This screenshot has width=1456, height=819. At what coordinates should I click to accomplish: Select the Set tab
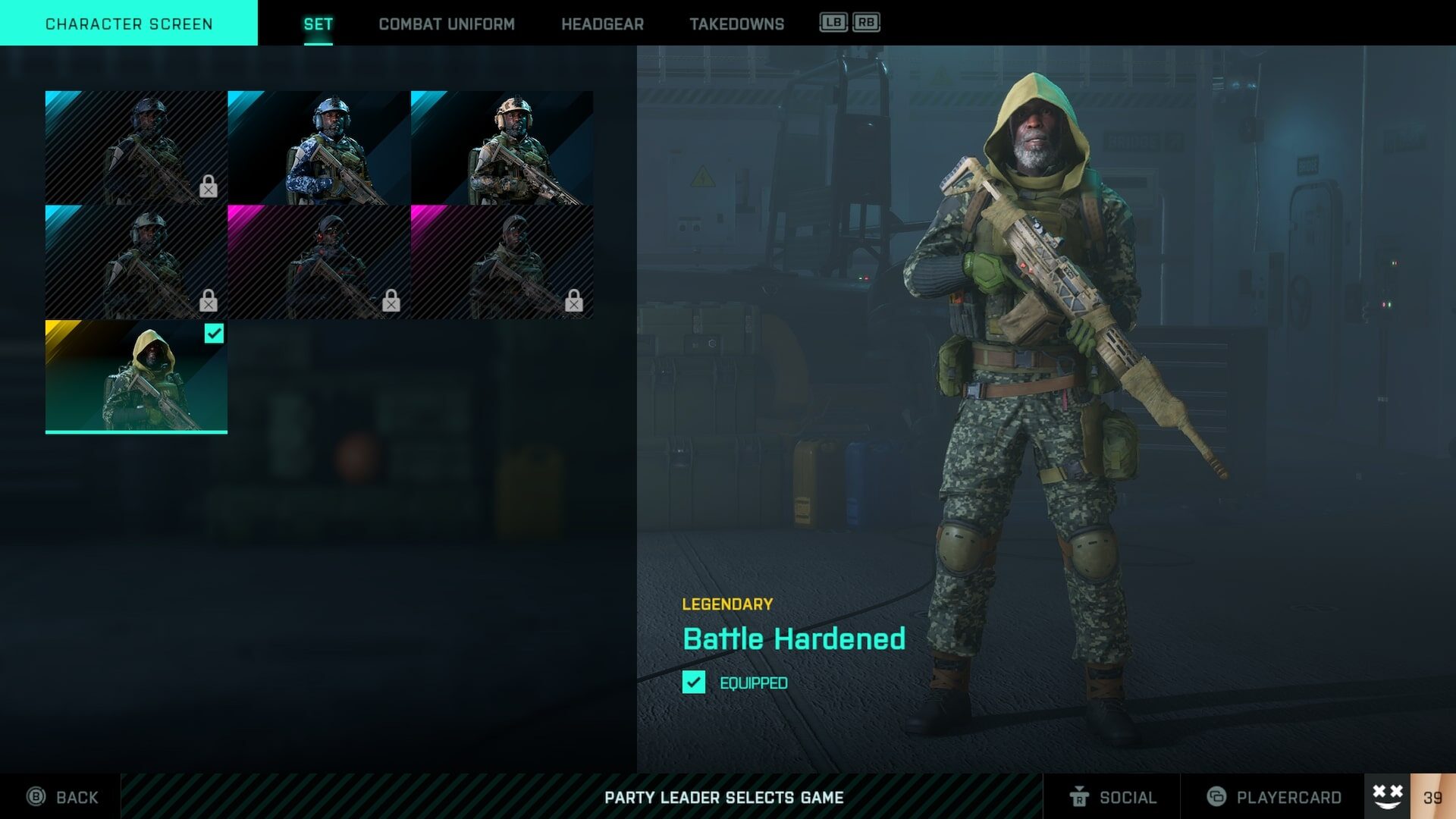(x=318, y=24)
